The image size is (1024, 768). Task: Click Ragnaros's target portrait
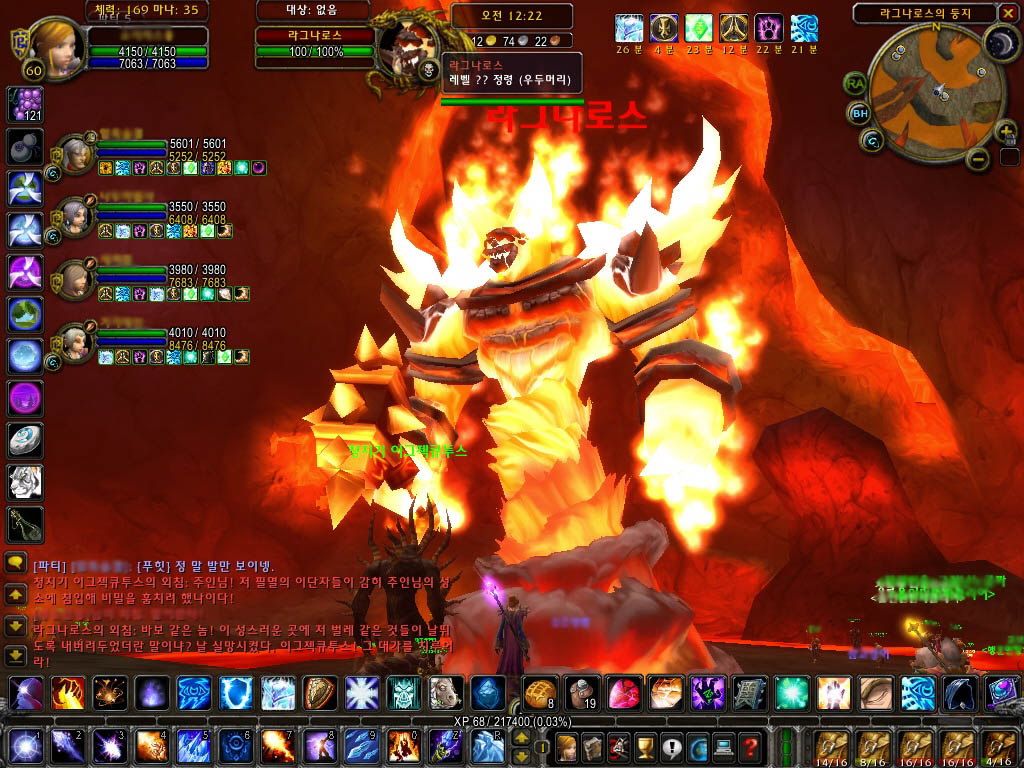(404, 46)
